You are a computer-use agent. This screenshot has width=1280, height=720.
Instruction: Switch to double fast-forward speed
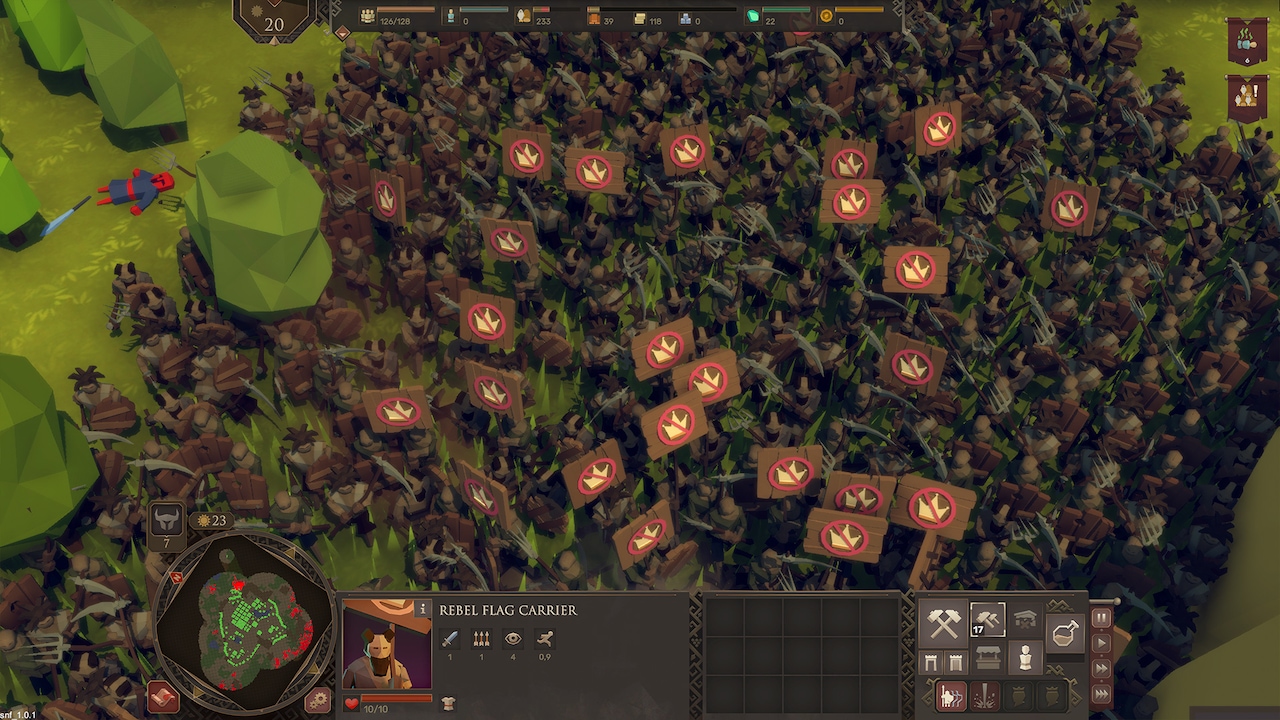click(1101, 668)
